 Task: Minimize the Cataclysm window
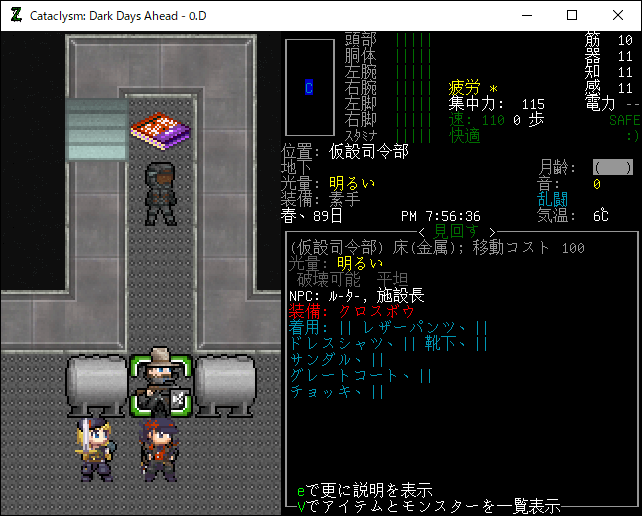526,15
